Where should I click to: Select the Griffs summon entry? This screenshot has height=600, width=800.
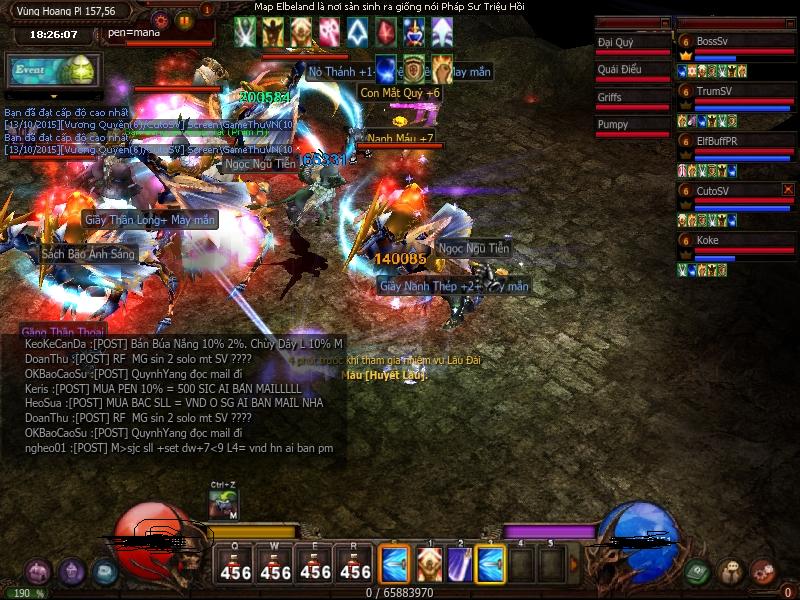point(610,97)
